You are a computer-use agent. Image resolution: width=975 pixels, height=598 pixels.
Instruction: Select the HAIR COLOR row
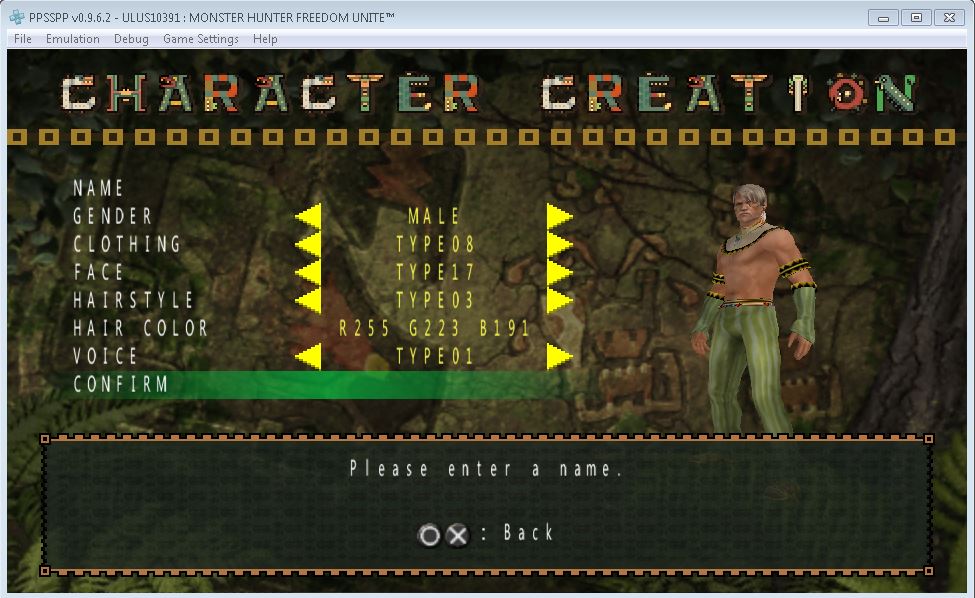point(140,328)
